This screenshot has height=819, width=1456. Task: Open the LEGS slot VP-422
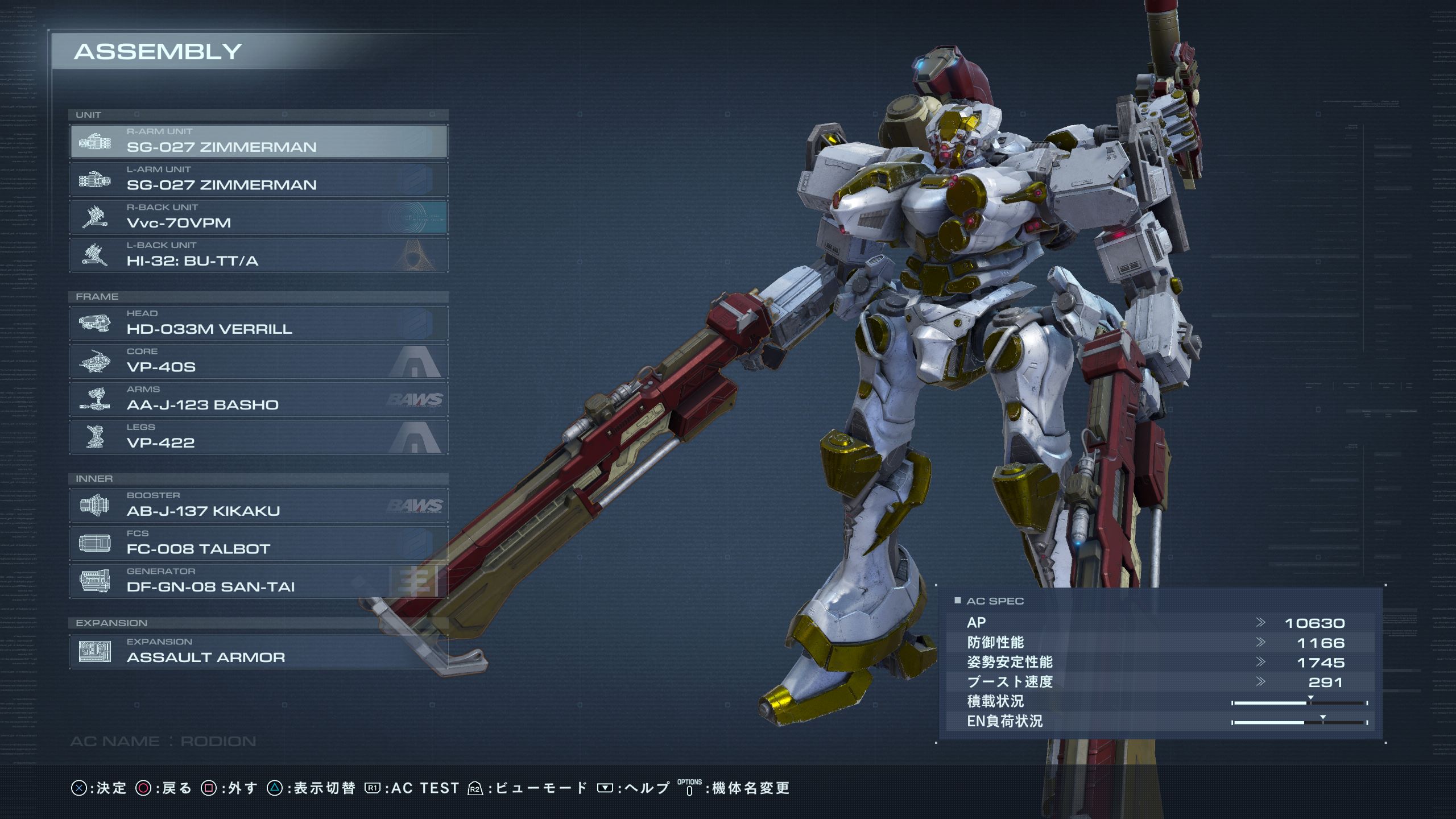[x=259, y=437]
